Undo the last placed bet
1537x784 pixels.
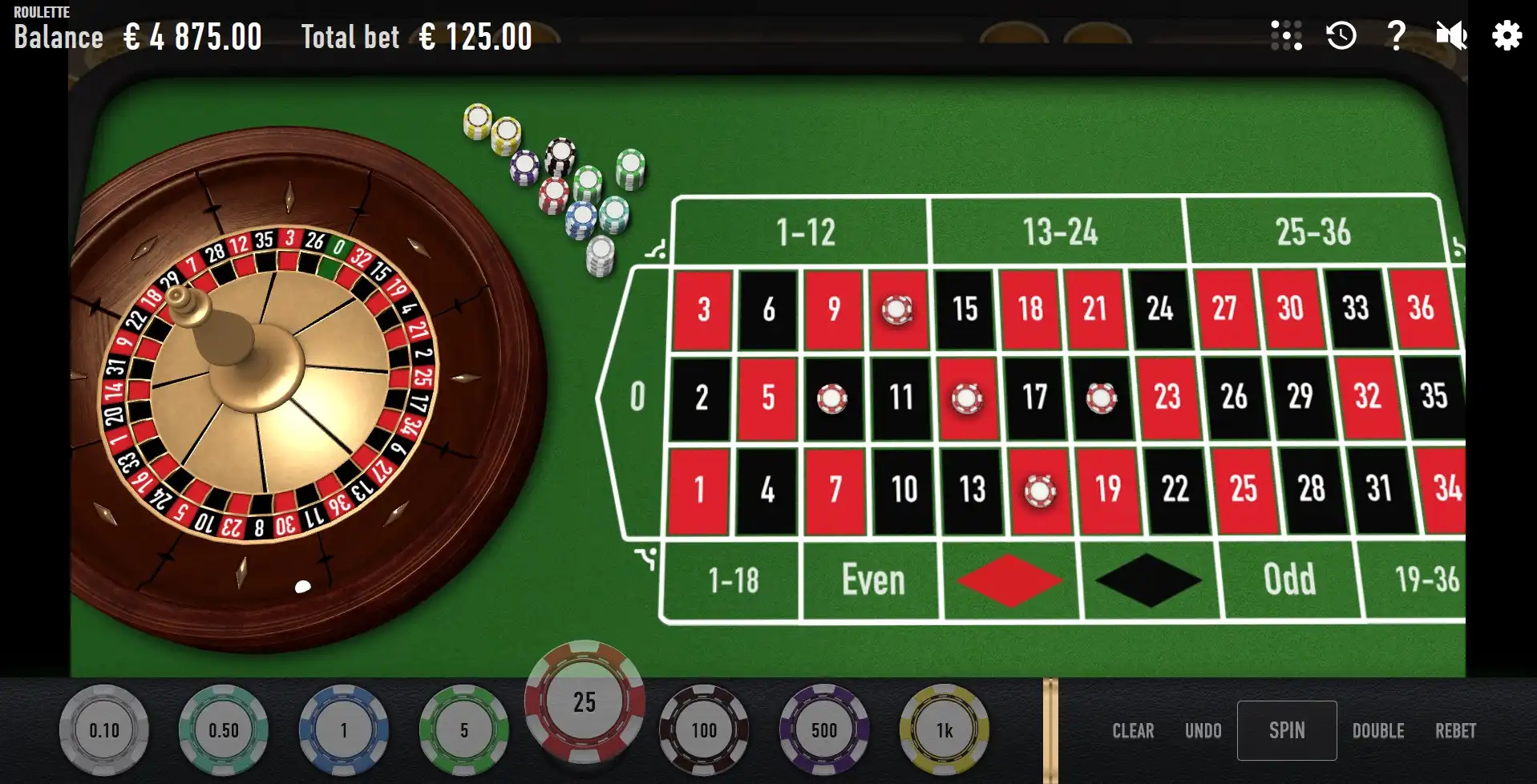tap(1203, 731)
